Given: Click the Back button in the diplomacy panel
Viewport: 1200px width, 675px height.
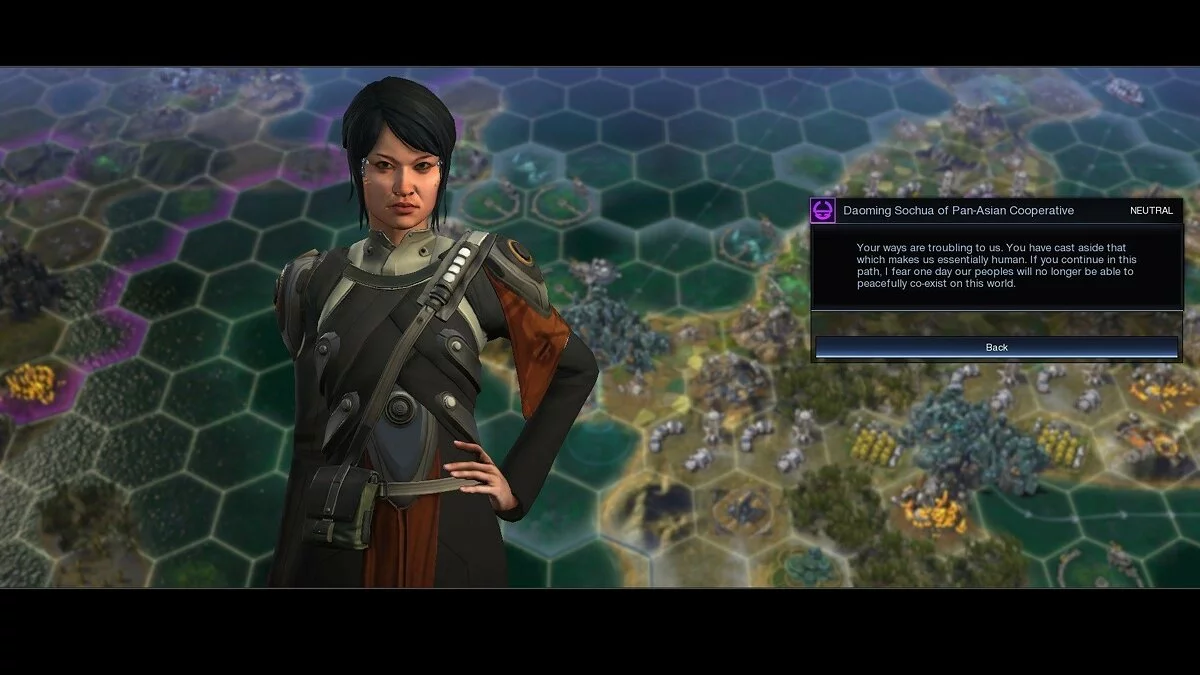Looking at the screenshot, I should click(996, 347).
